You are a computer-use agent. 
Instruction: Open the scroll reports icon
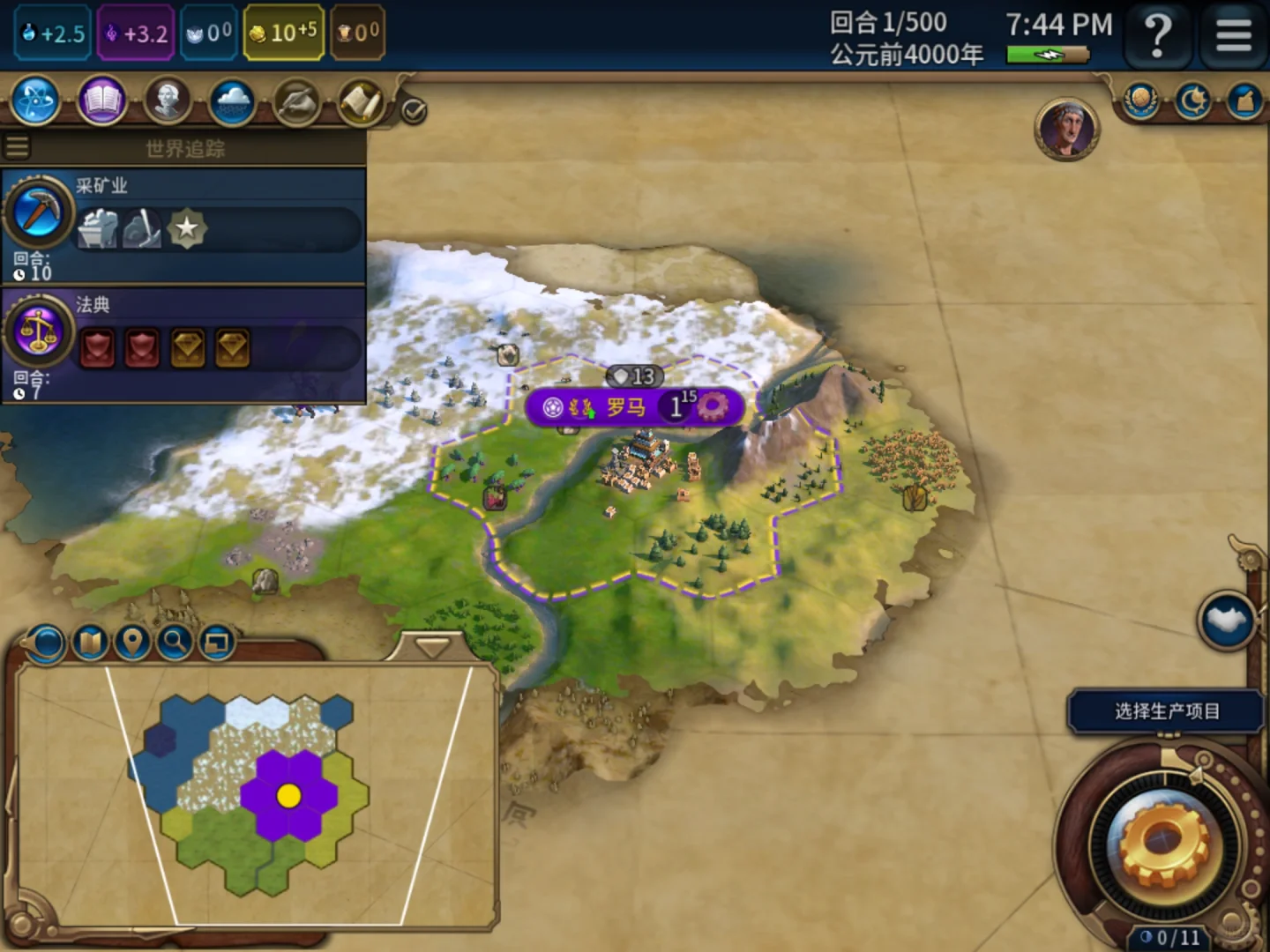coord(361,101)
